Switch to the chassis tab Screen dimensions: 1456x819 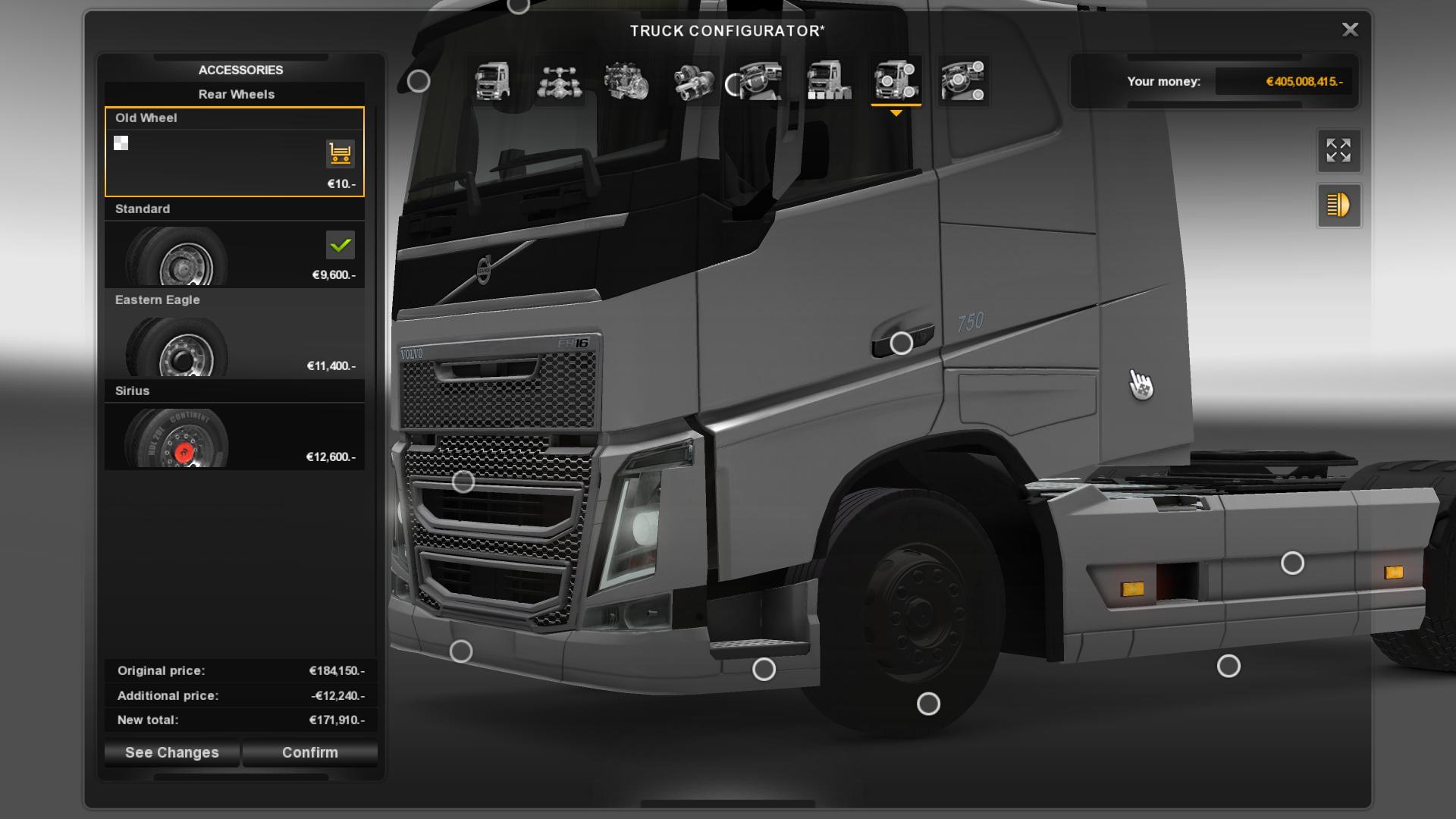[x=560, y=81]
